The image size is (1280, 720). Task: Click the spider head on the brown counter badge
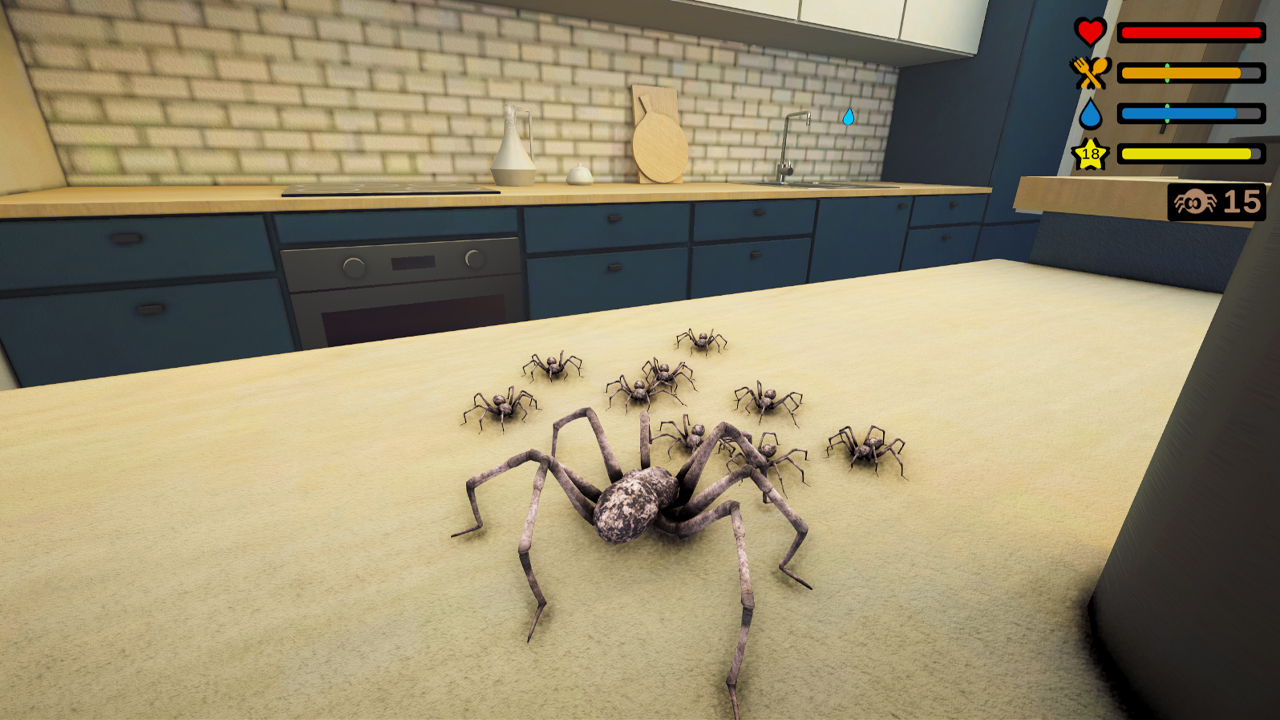1196,201
